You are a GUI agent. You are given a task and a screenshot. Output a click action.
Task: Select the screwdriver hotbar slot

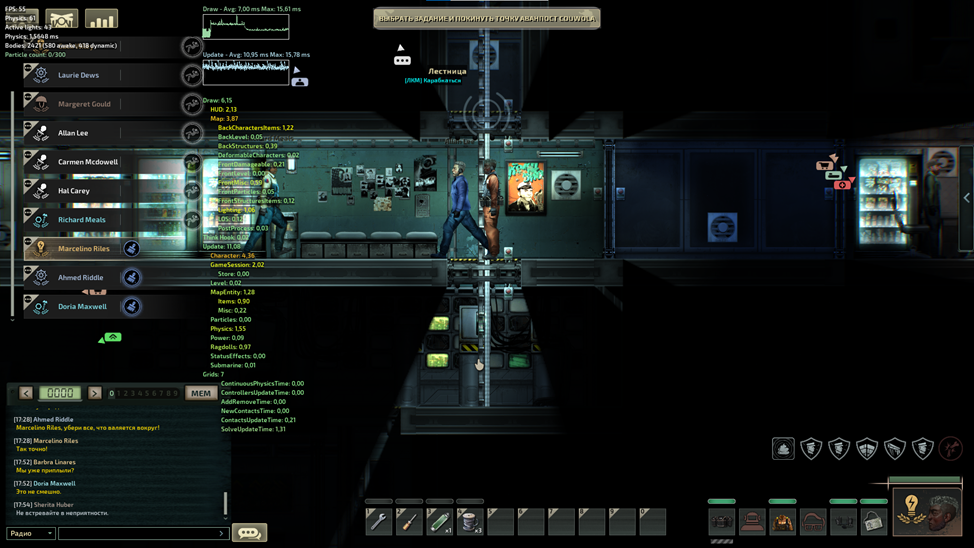(409, 521)
